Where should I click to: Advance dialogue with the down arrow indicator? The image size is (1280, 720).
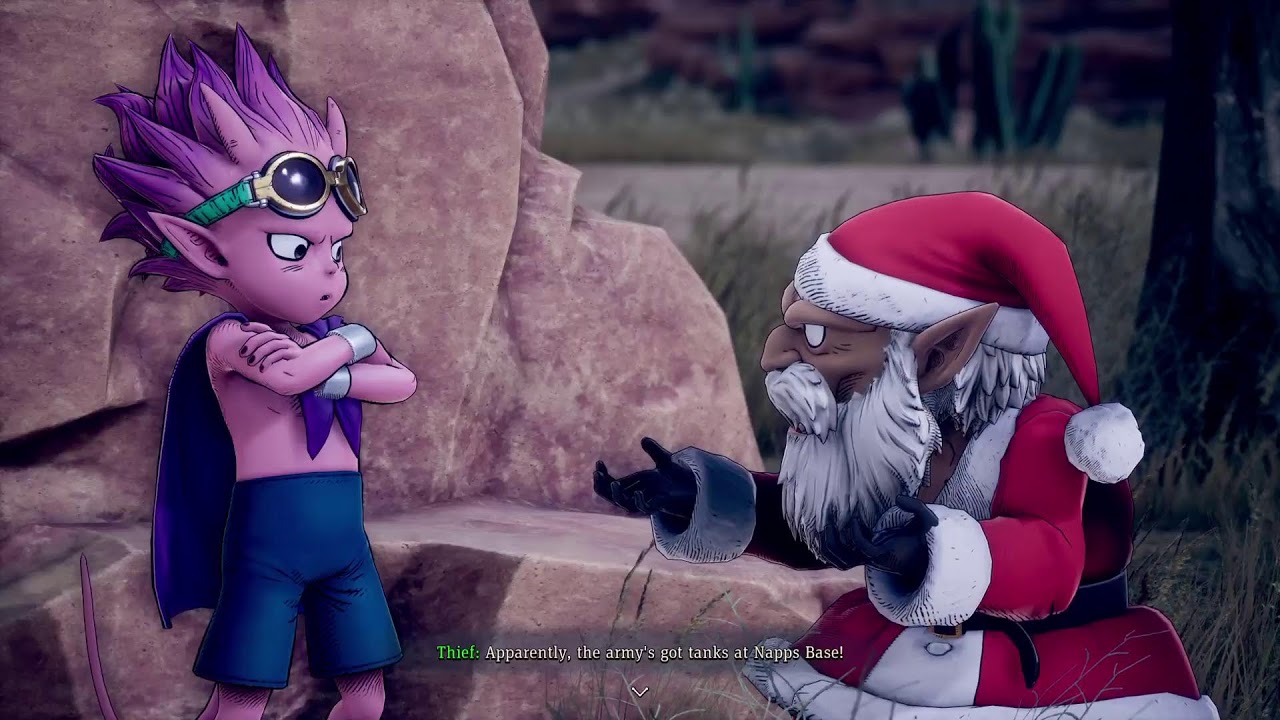pos(640,691)
